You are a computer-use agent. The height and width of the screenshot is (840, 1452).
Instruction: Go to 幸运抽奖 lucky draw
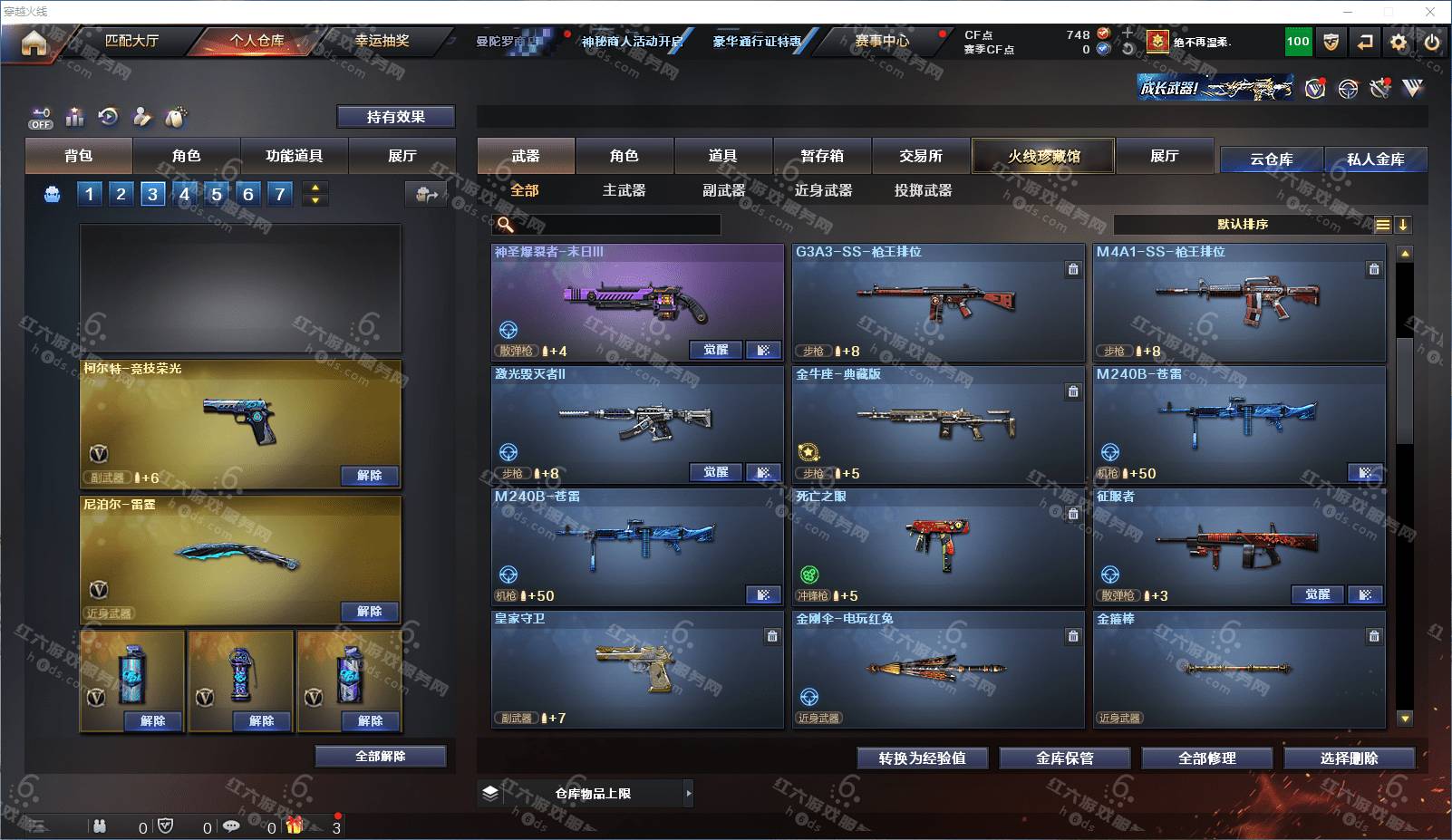click(382, 41)
